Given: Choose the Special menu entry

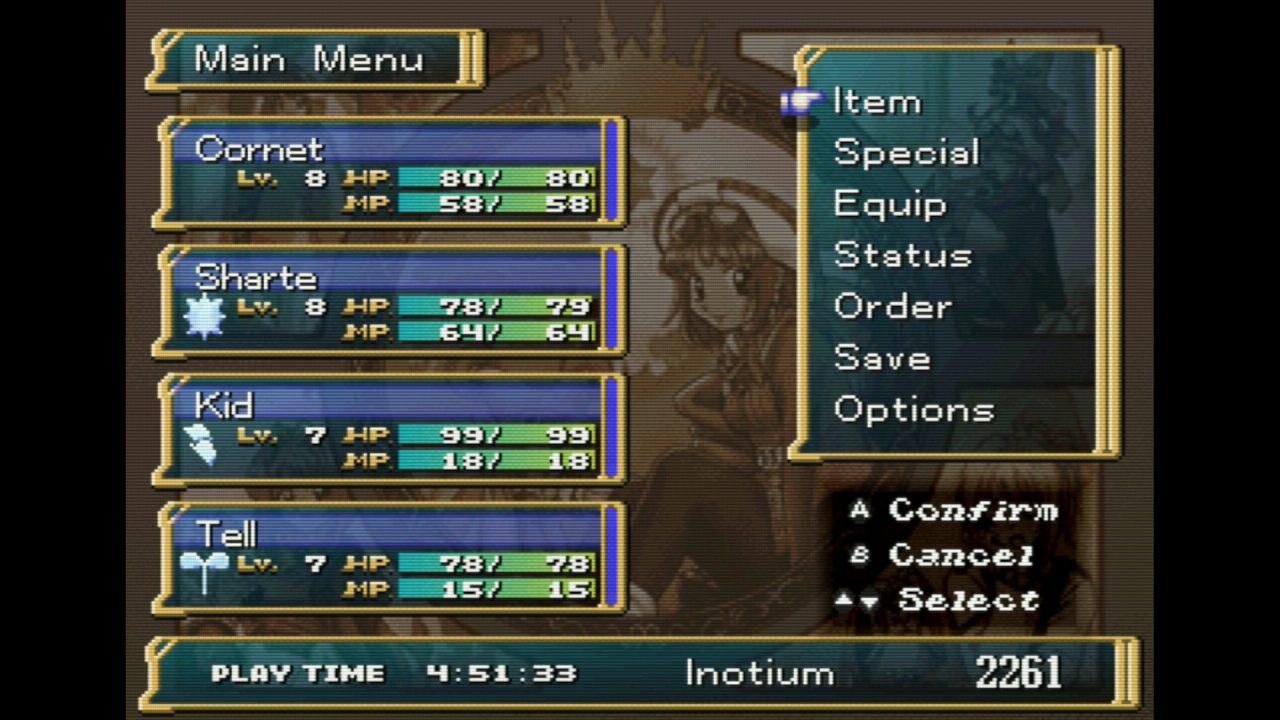Looking at the screenshot, I should point(906,153).
